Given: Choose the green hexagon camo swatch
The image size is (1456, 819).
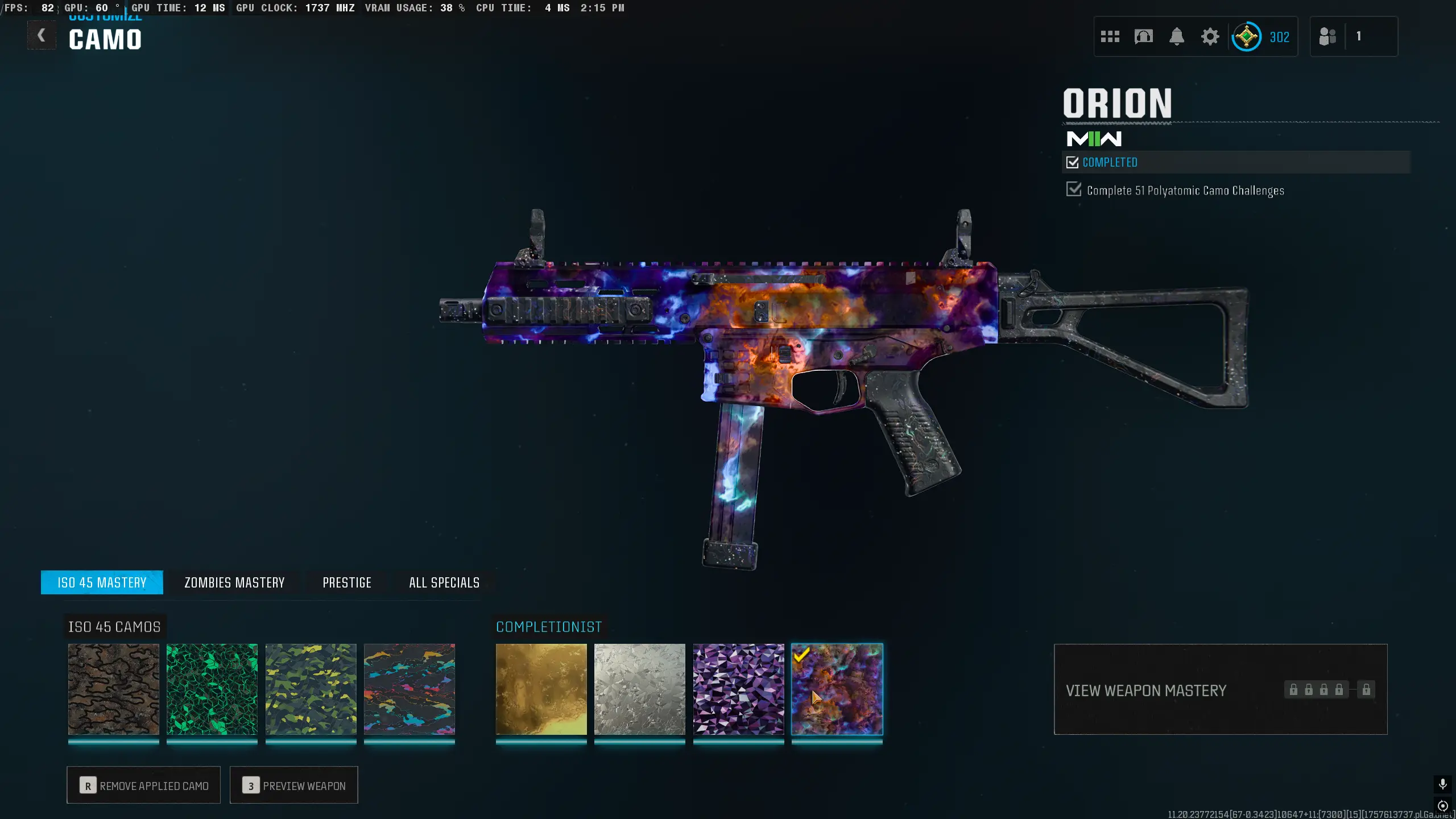Looking at the screenshot, I should [212, 689].
